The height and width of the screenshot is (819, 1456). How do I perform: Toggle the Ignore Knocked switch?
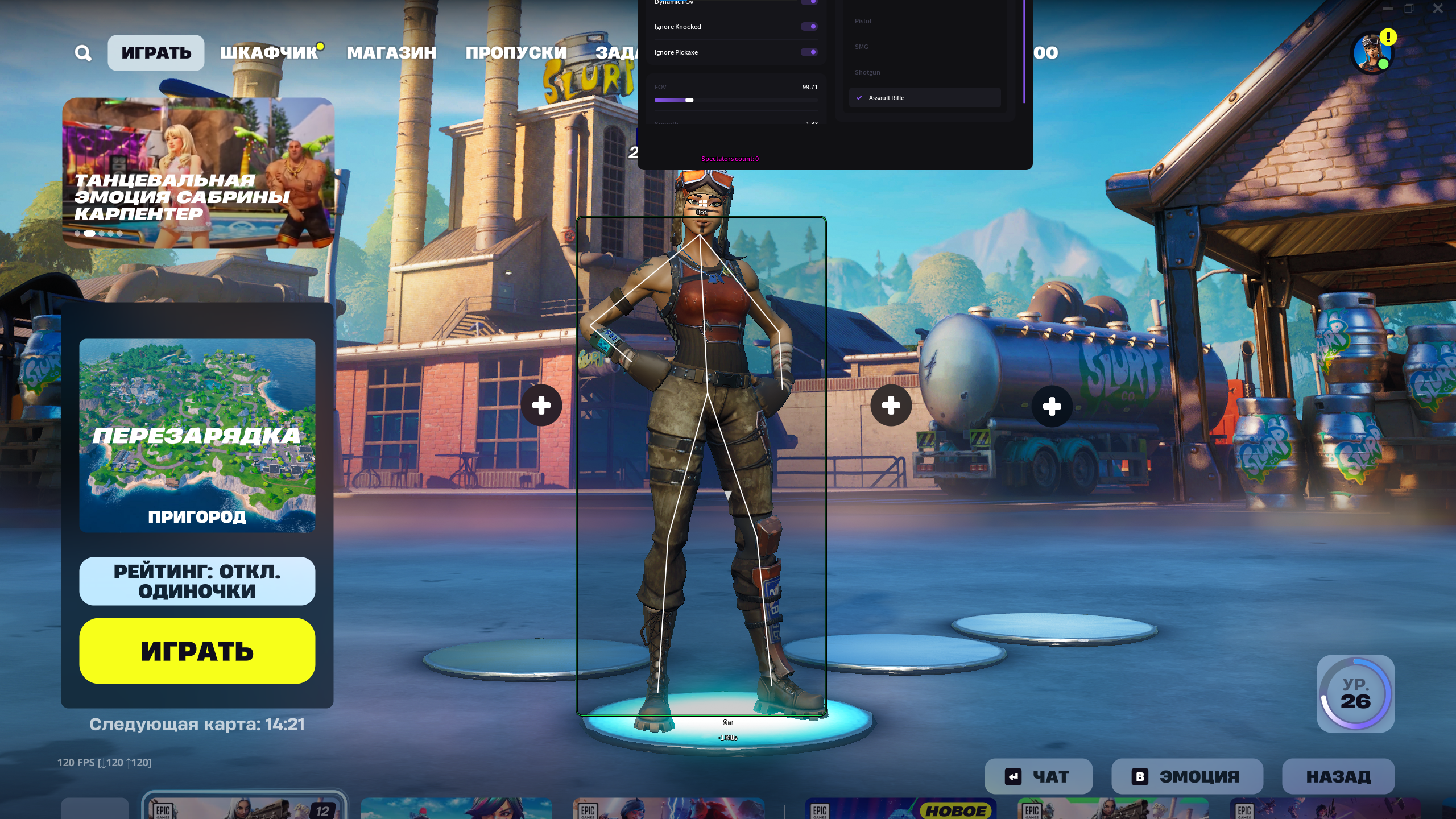(809, 27)
